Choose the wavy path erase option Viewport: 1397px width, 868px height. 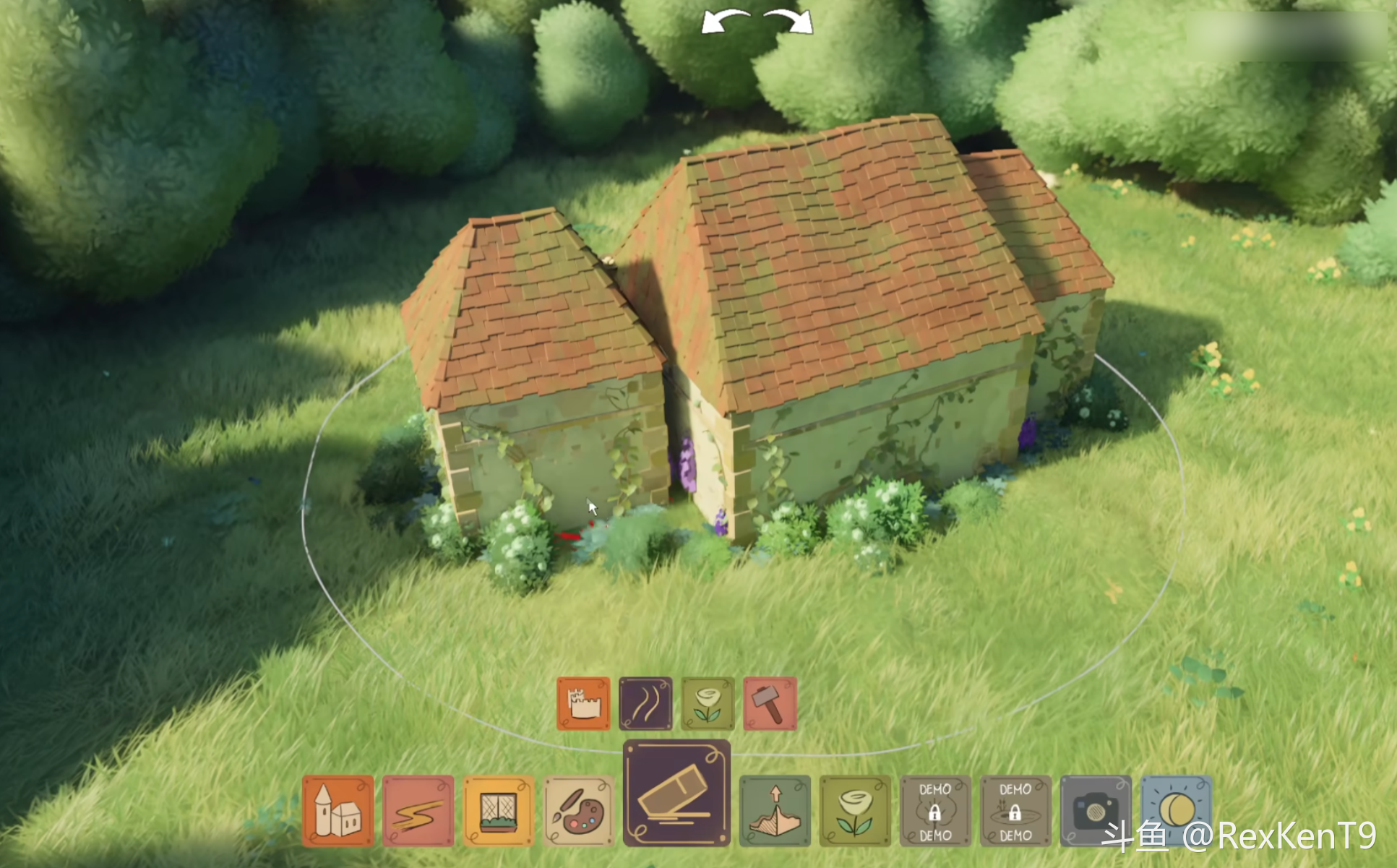point(645,703)
